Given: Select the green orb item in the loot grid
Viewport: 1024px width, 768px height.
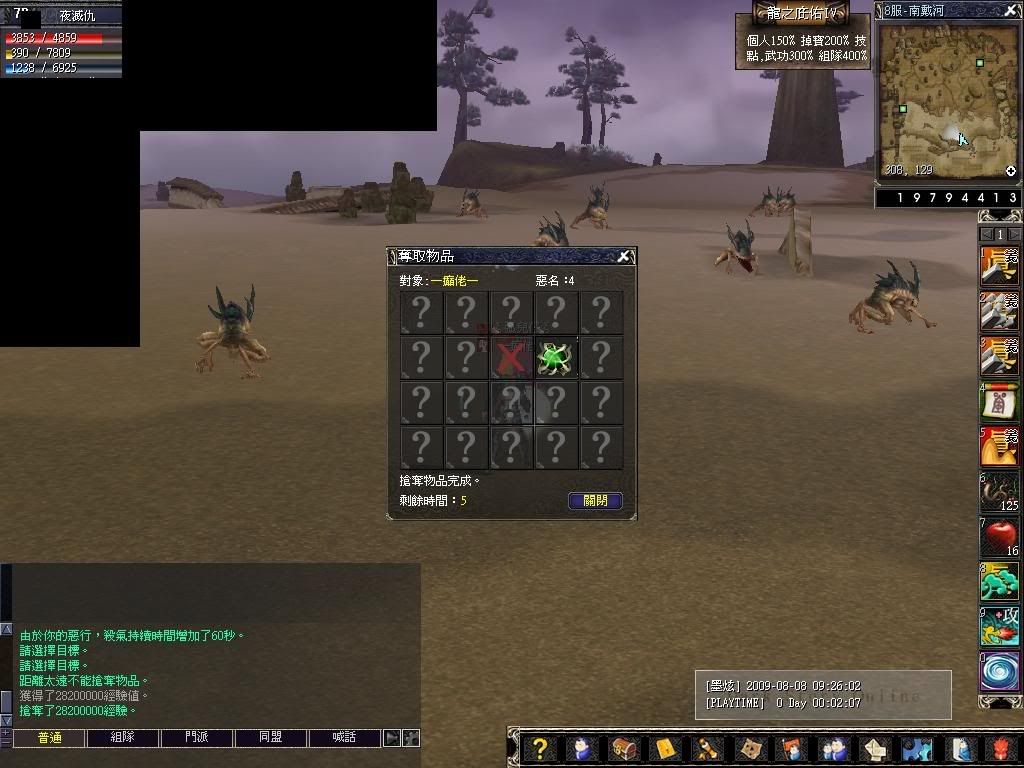Looking at the screenshot, I should pos(555,357).
